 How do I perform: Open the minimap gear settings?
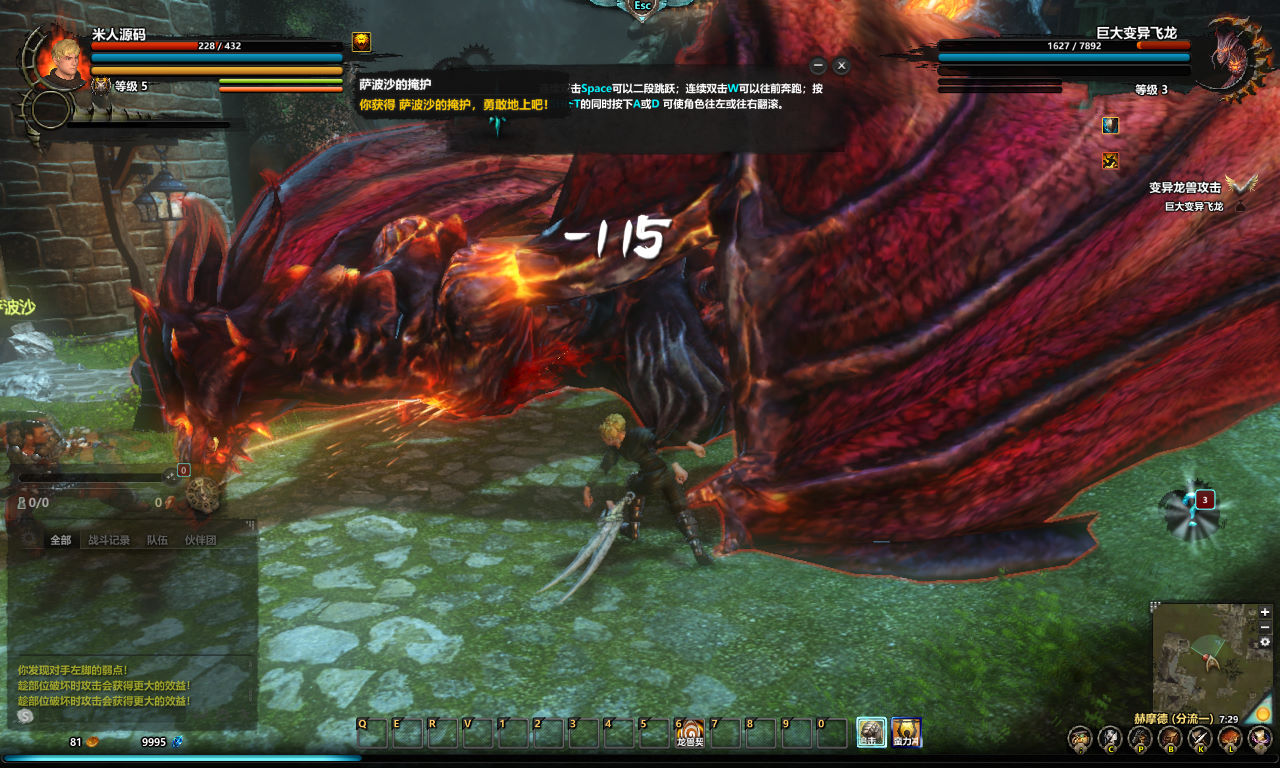(1265, 642)
